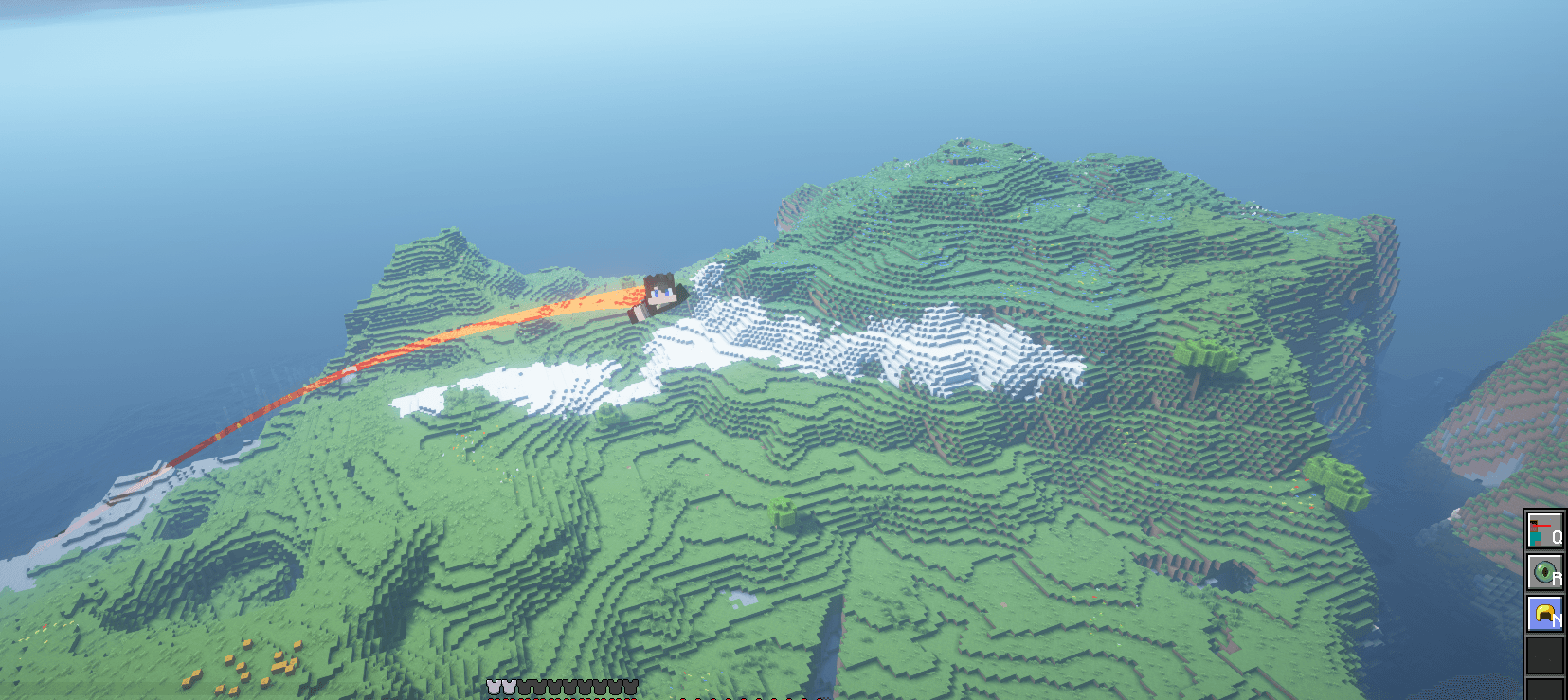Click the bottommost empty slot in the ability sidebar
Screen dimensions: 1568x700
(x=1545, y=691)
